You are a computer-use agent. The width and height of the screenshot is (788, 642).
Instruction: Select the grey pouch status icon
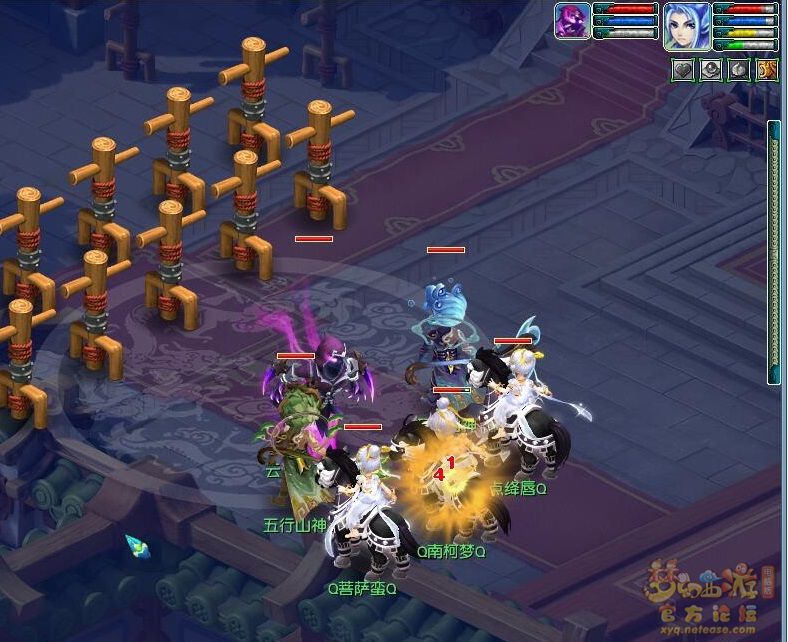pyautogui.click(x=739, y=69)
